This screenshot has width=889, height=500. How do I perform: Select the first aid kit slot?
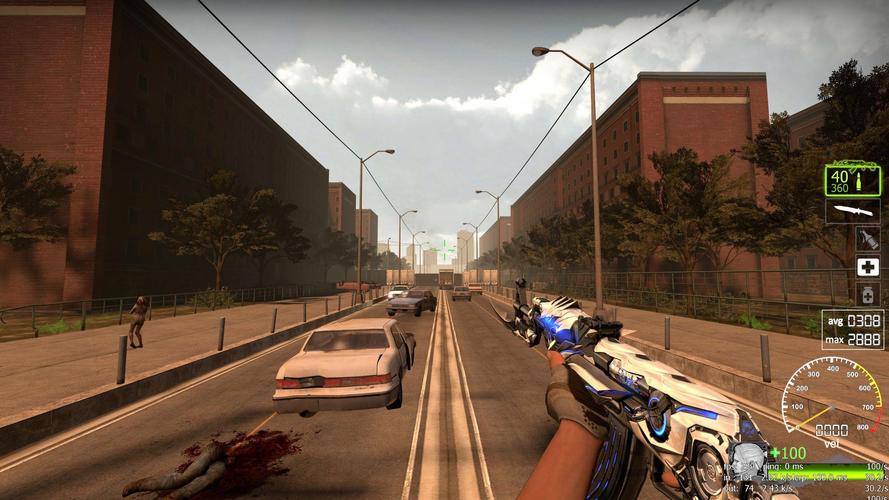[867, 267]
